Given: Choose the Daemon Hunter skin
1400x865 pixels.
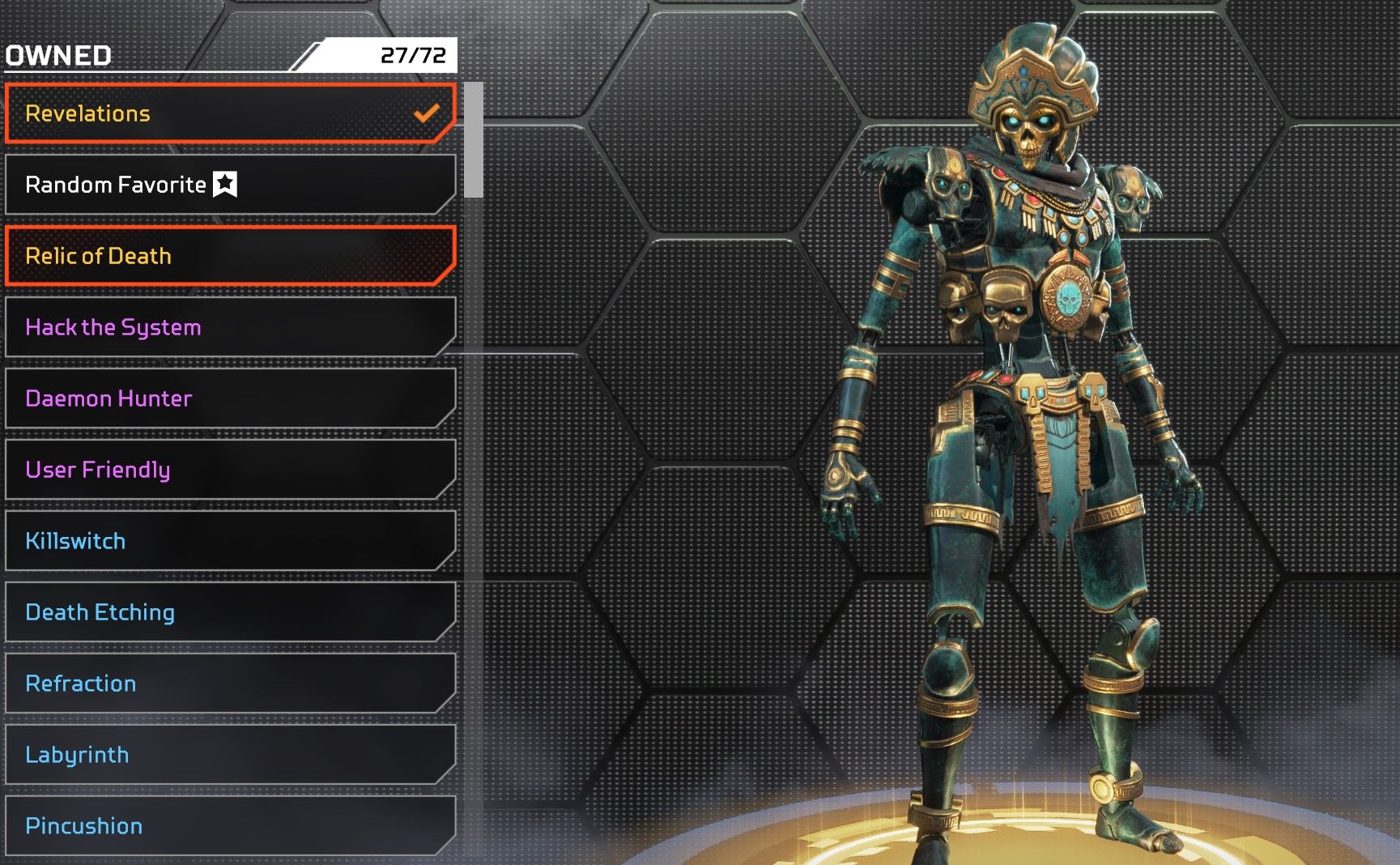Looking at the screenshot, I should click(x=229, y=398).
